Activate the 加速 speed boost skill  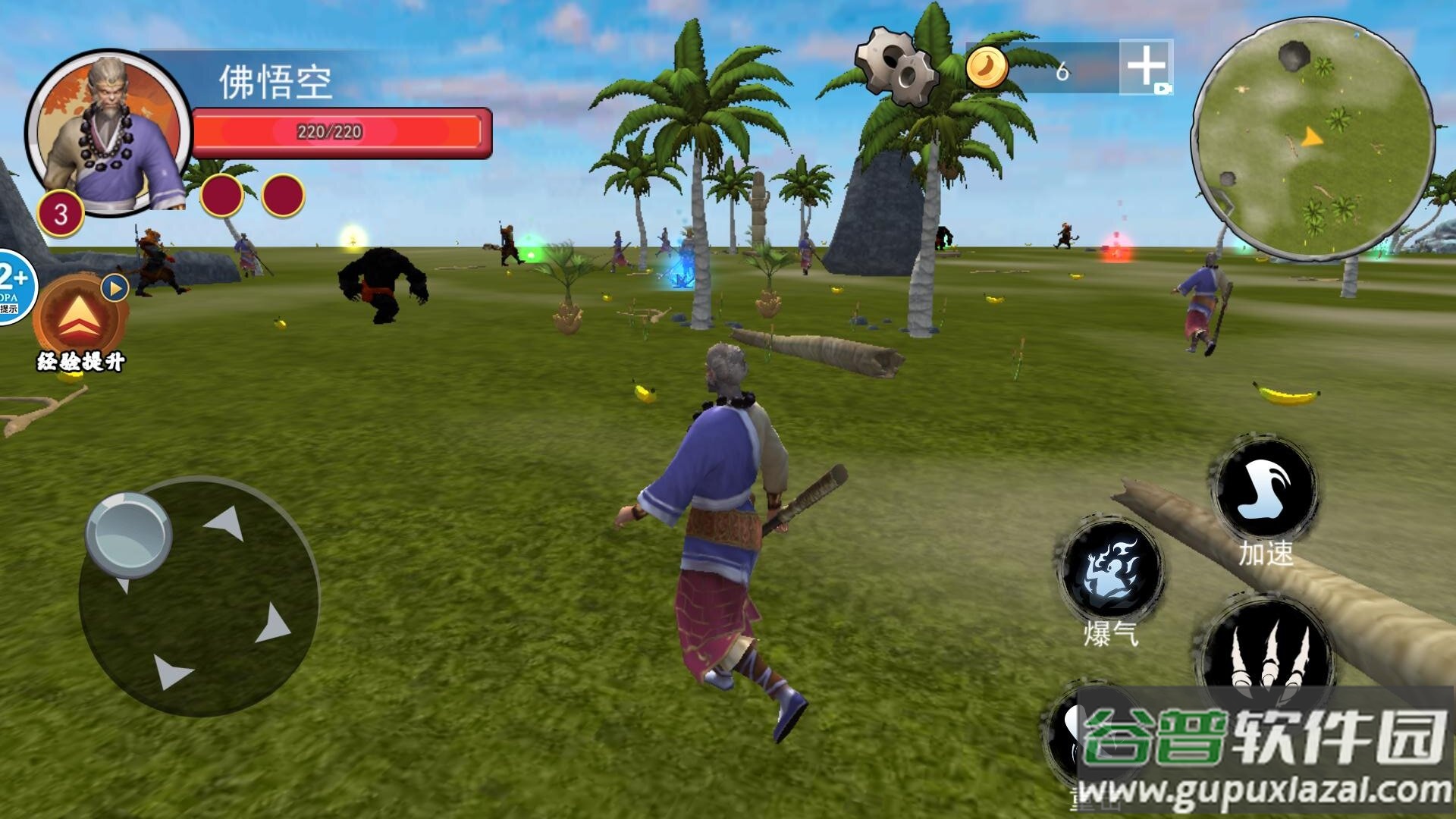point(1266,489)
